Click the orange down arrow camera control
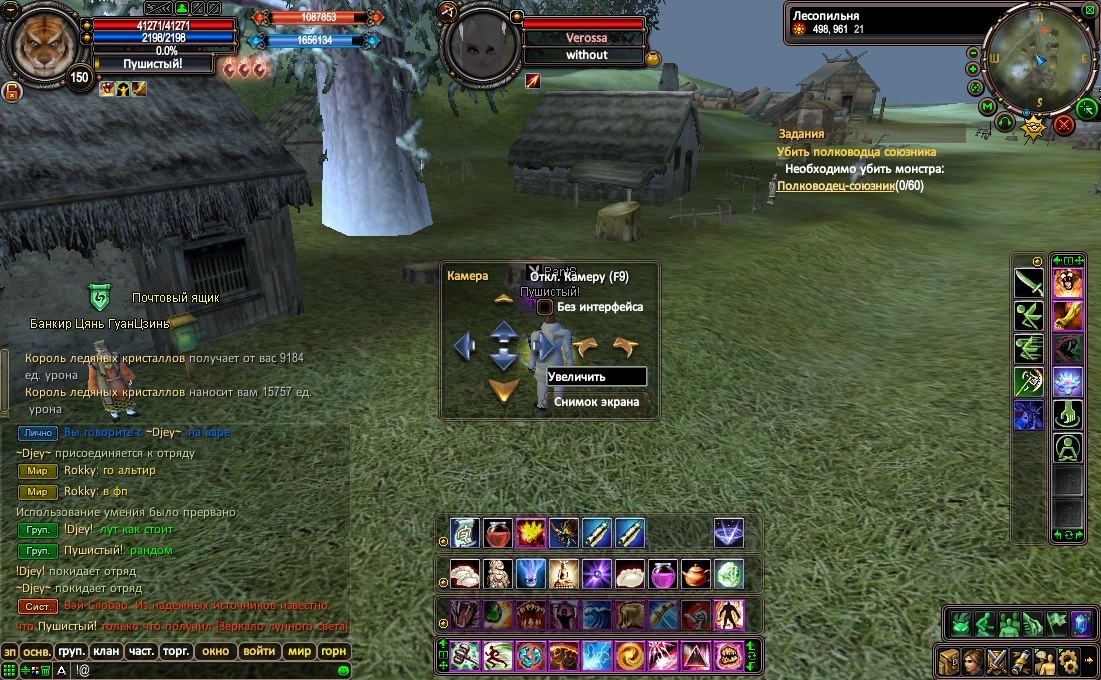The width and height of the screenshot is (1101, 680). click(x=503, y=390)
